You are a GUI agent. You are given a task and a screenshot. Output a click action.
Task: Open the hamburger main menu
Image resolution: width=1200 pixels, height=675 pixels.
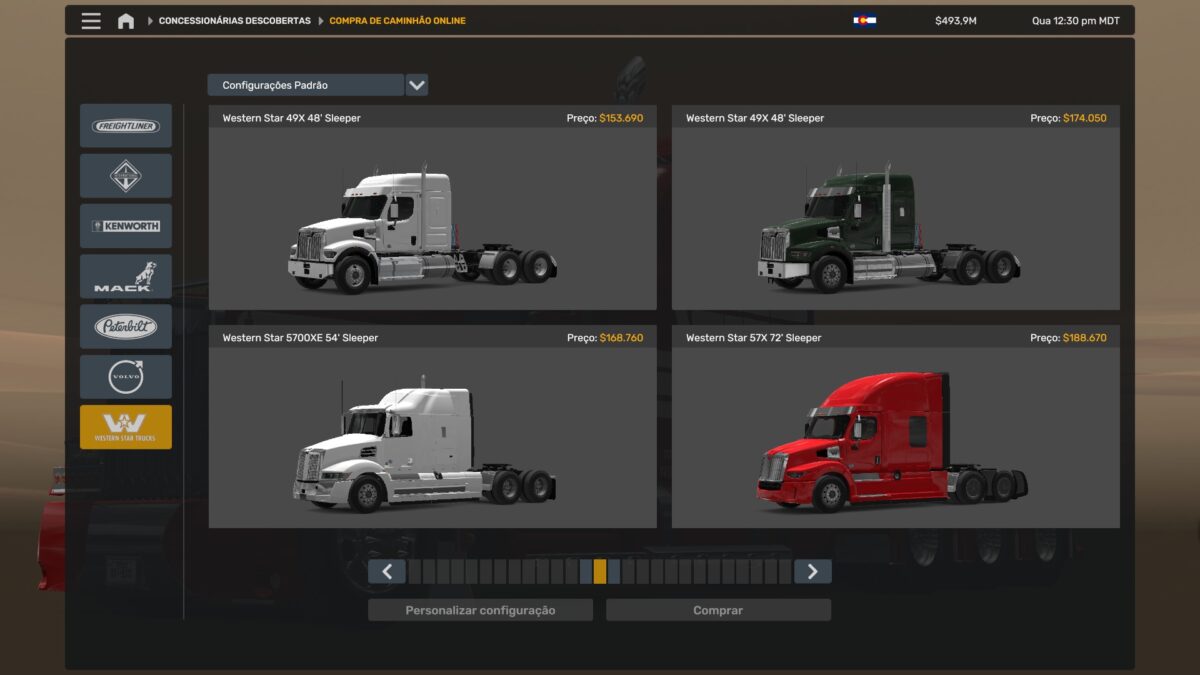point(91,21)
